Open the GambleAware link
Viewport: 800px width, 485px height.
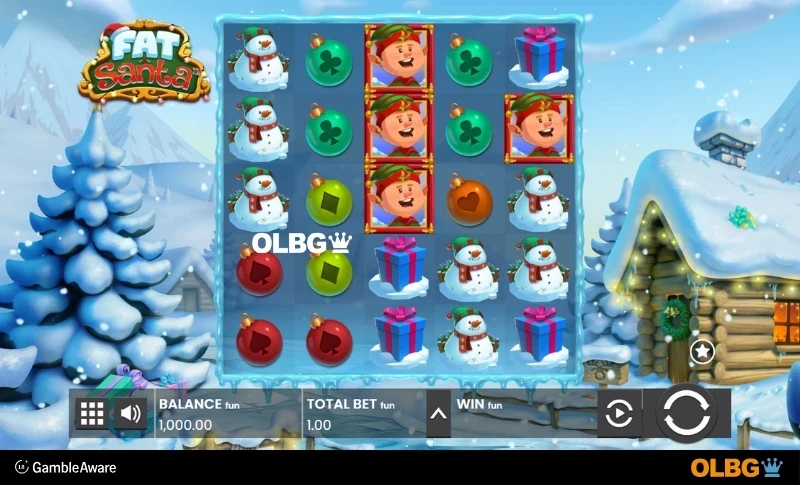point(66,467)
